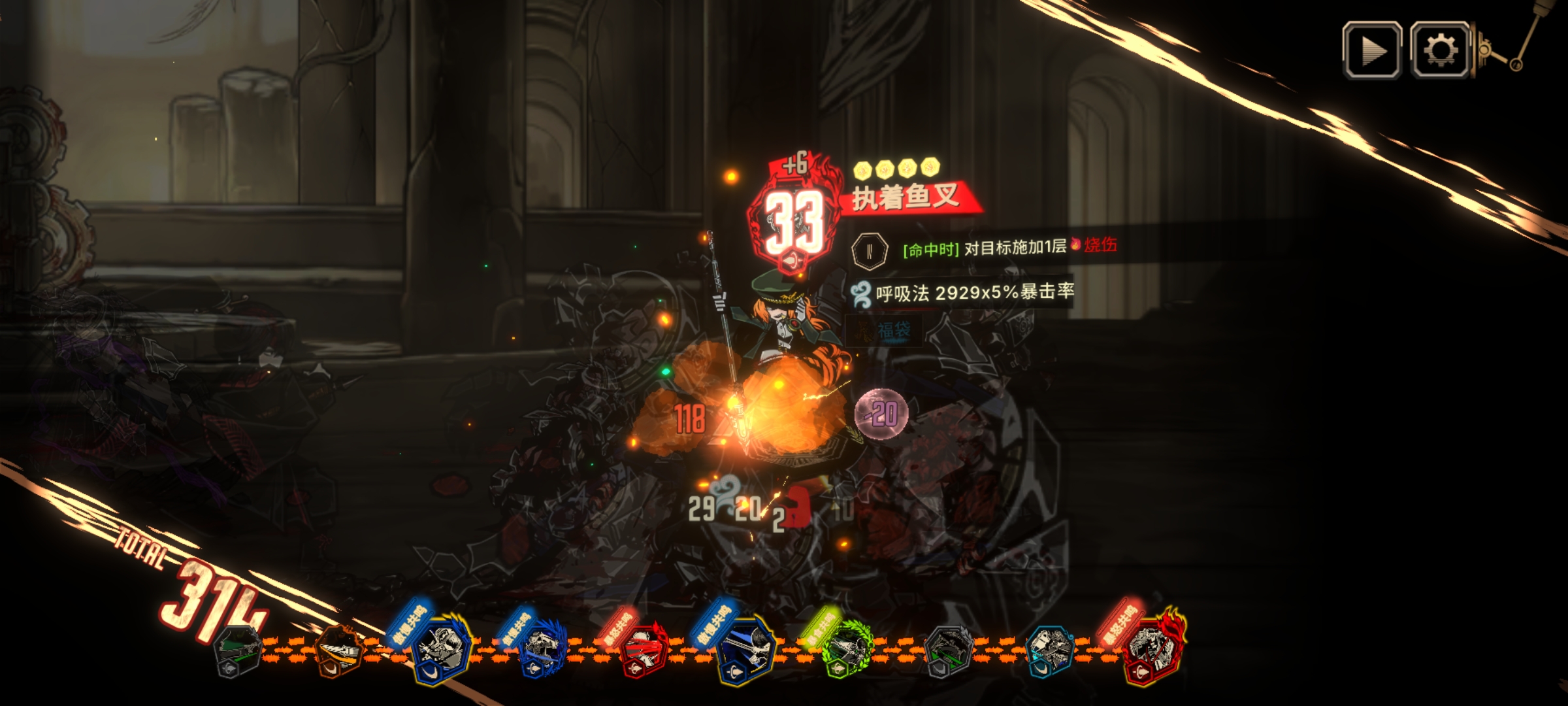
Task: Click the play speed arrow button
Action: point(1372,50)
